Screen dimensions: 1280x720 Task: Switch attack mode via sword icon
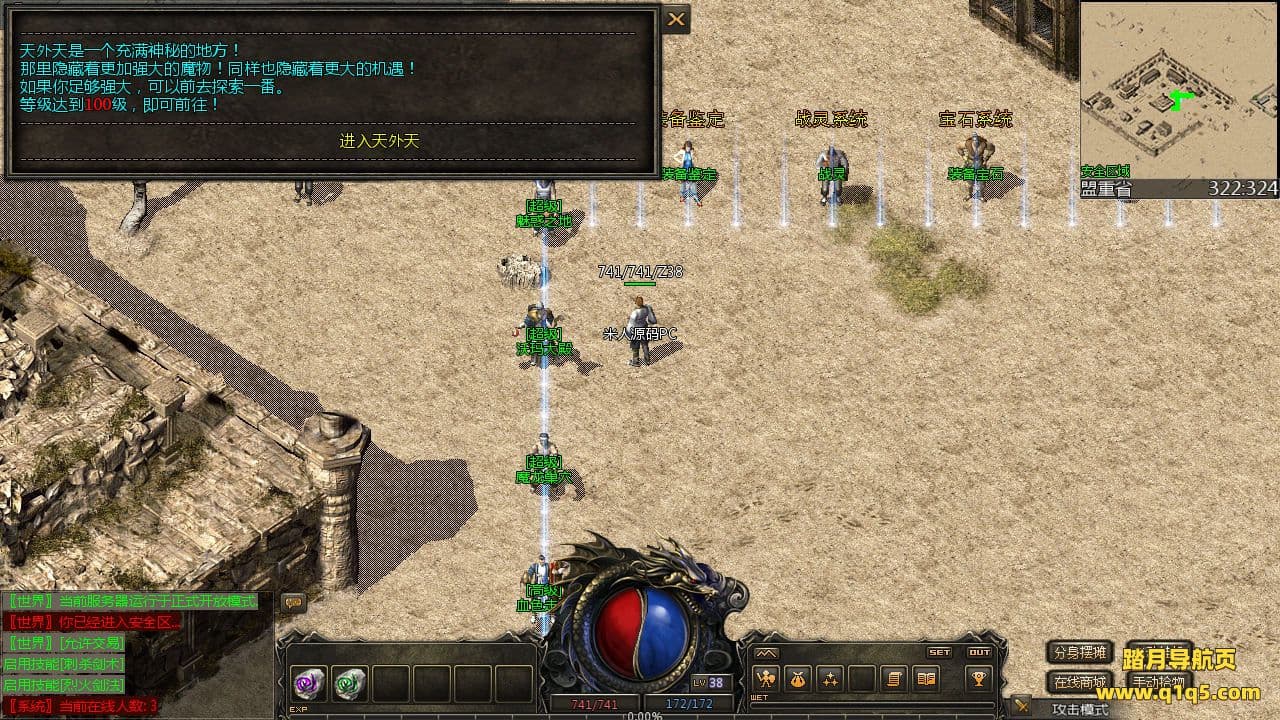[1021, 707]
